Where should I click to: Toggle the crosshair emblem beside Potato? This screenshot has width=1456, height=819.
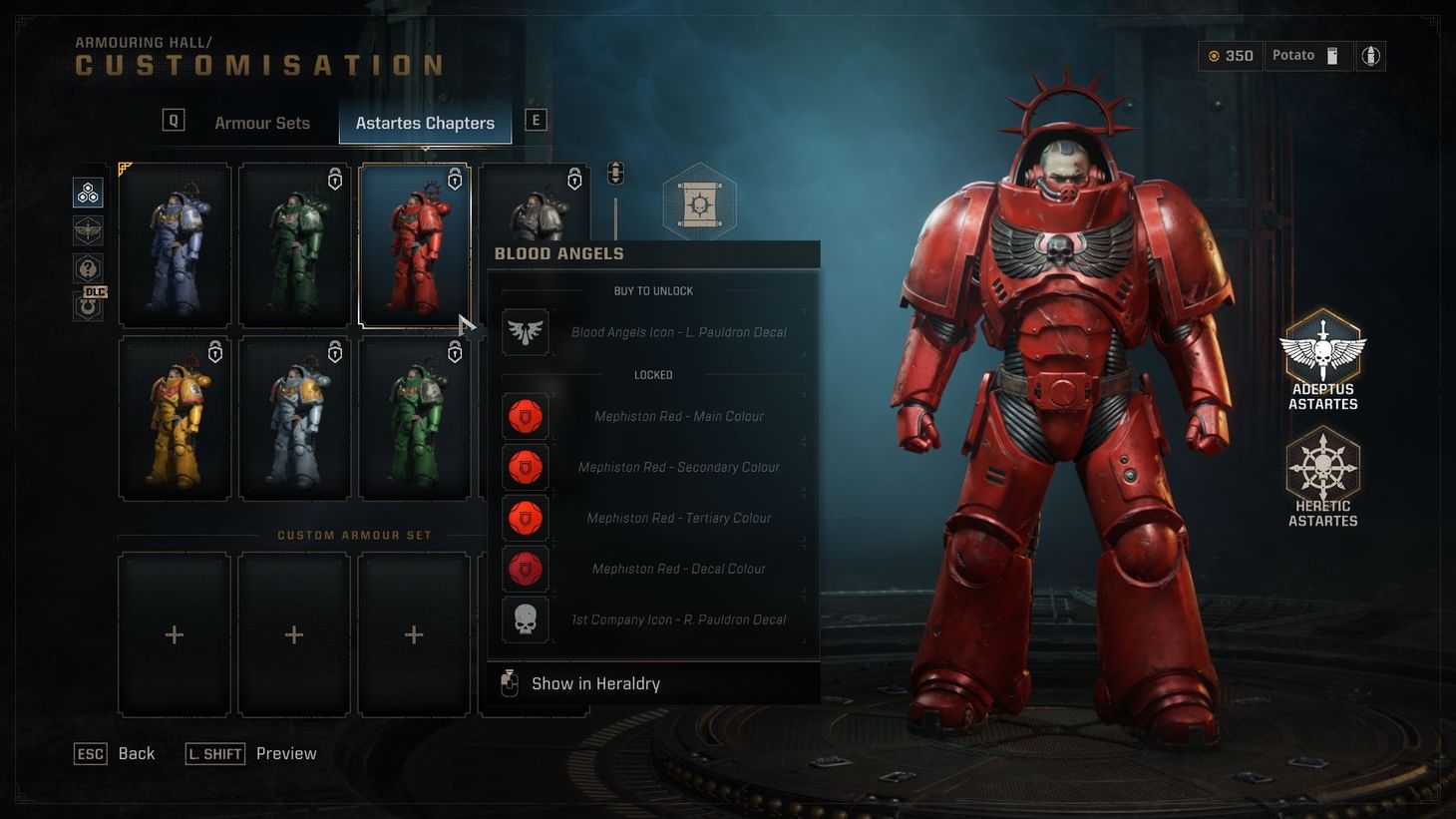point(1370,55)
